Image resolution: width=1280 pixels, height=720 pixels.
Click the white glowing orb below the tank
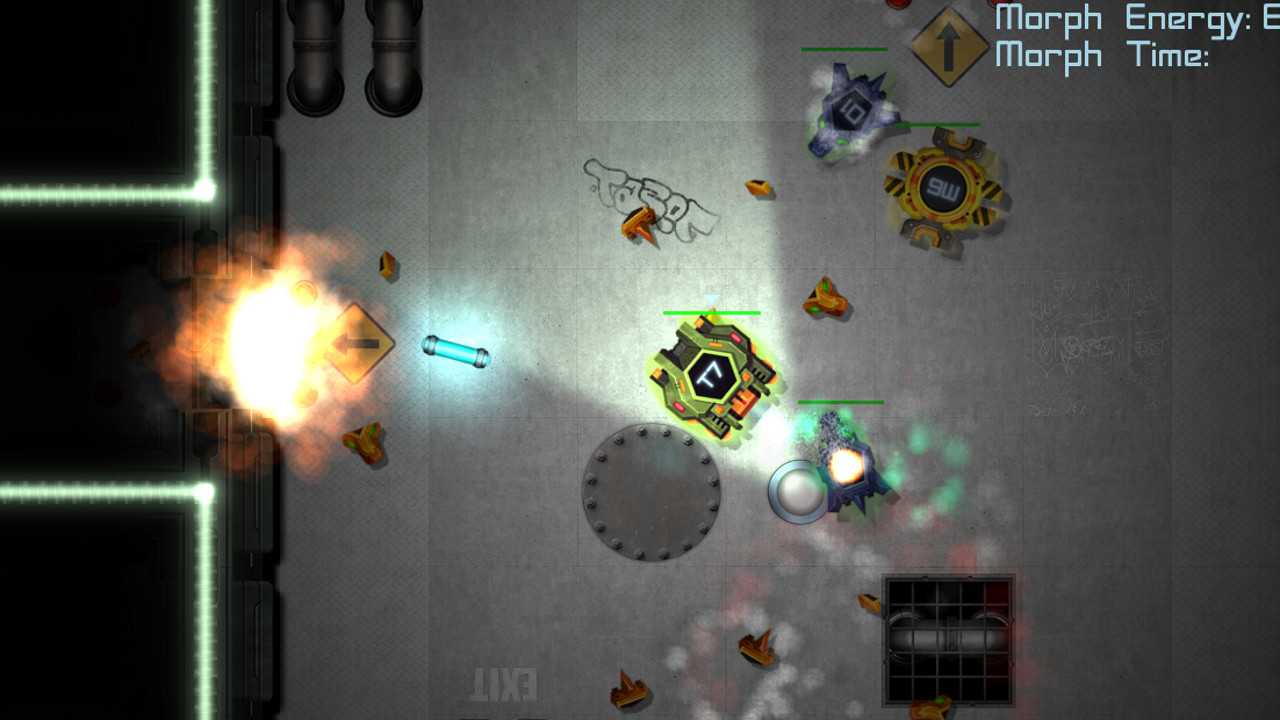point(798,492)
